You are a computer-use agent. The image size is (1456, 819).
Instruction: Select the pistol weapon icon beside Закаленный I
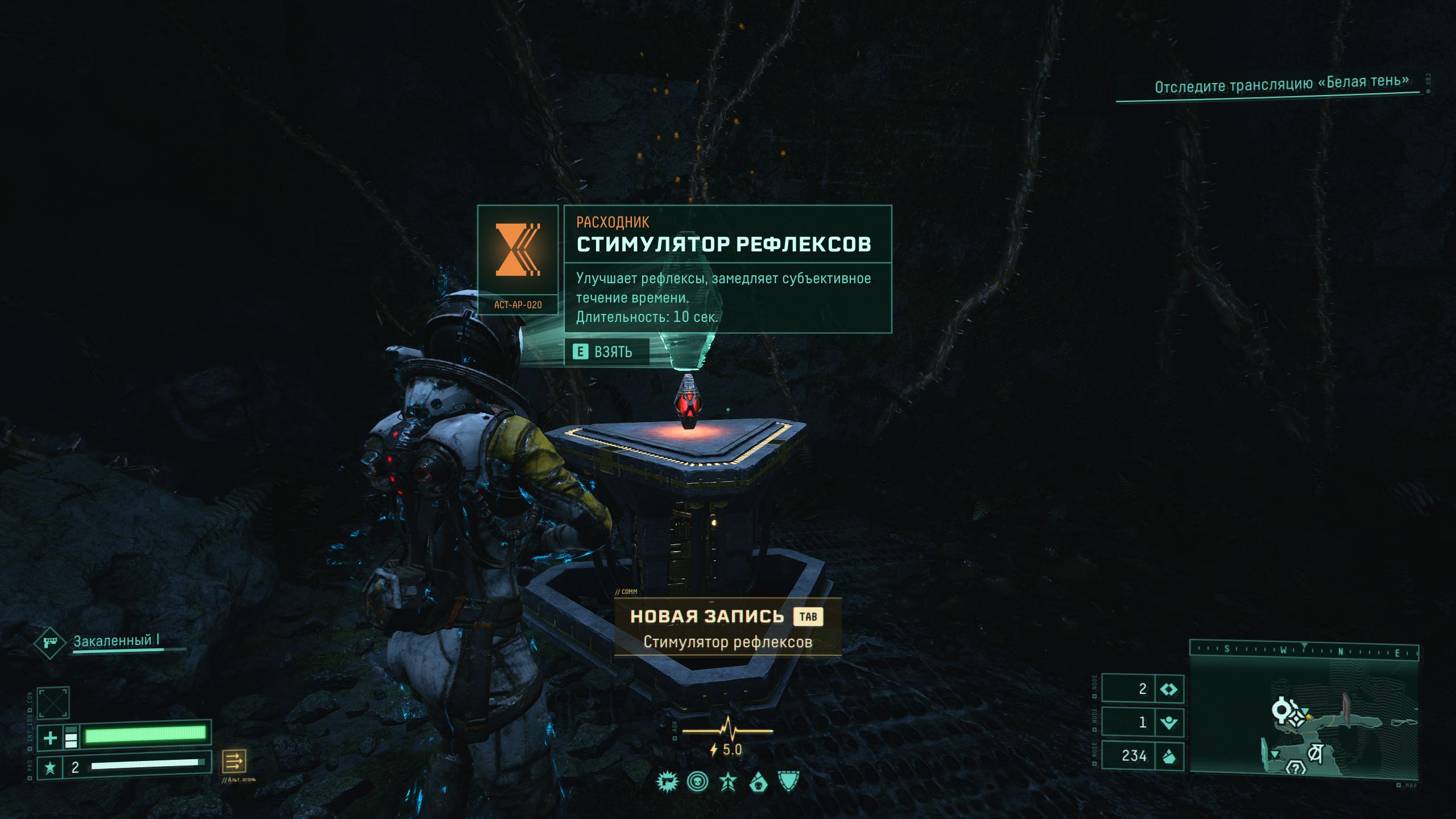(x=49, y=643)
